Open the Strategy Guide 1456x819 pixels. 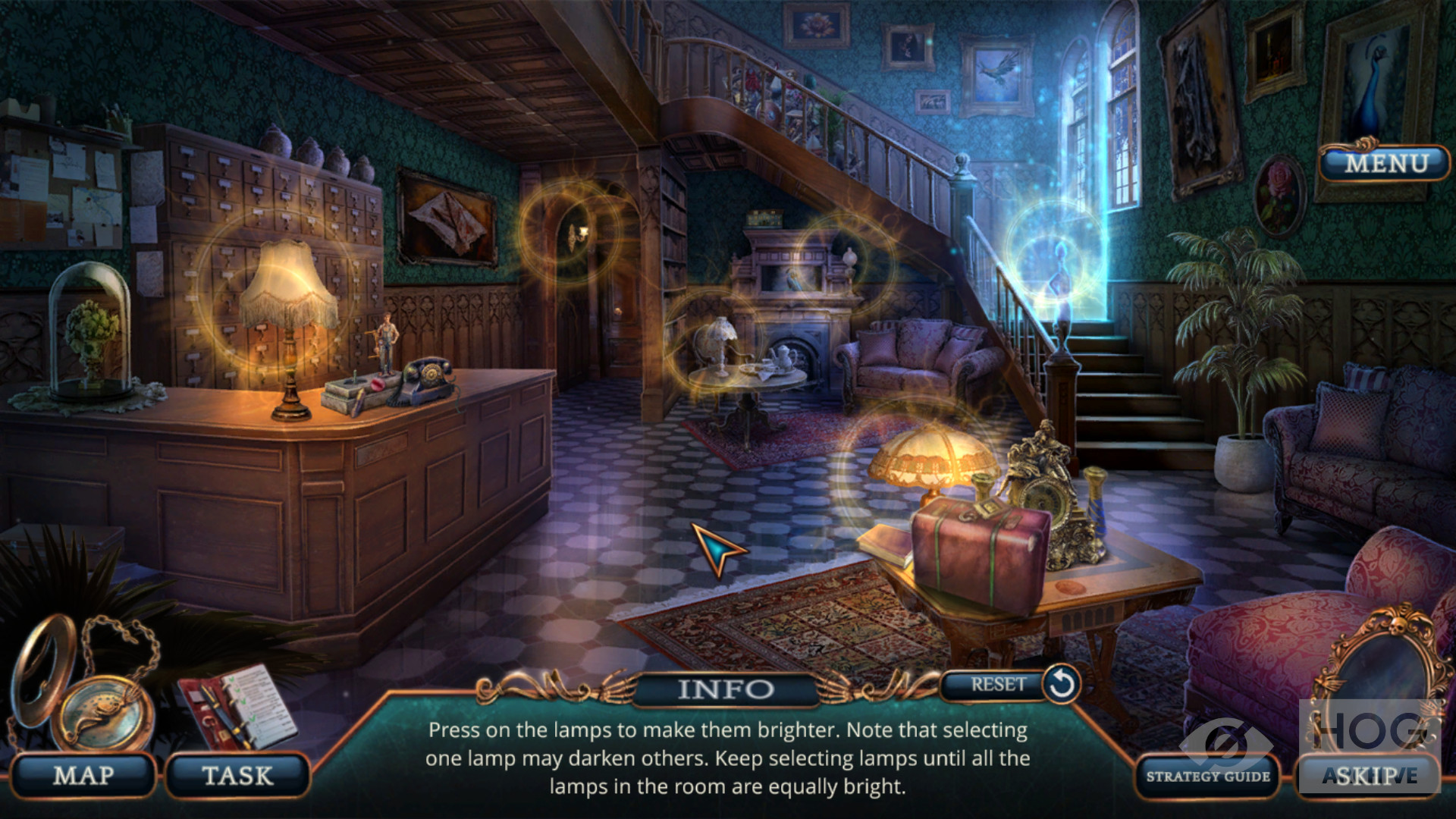tap(1207, 777)
